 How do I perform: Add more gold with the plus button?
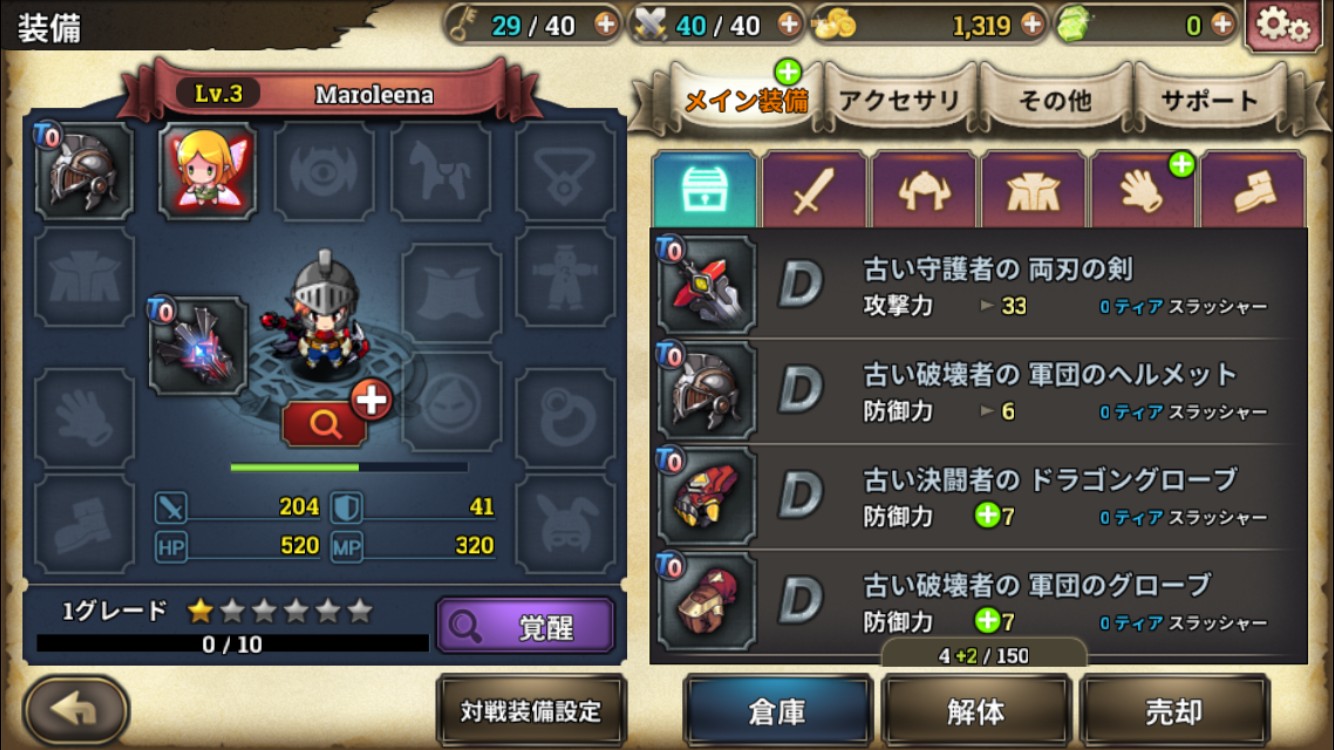1031,24
